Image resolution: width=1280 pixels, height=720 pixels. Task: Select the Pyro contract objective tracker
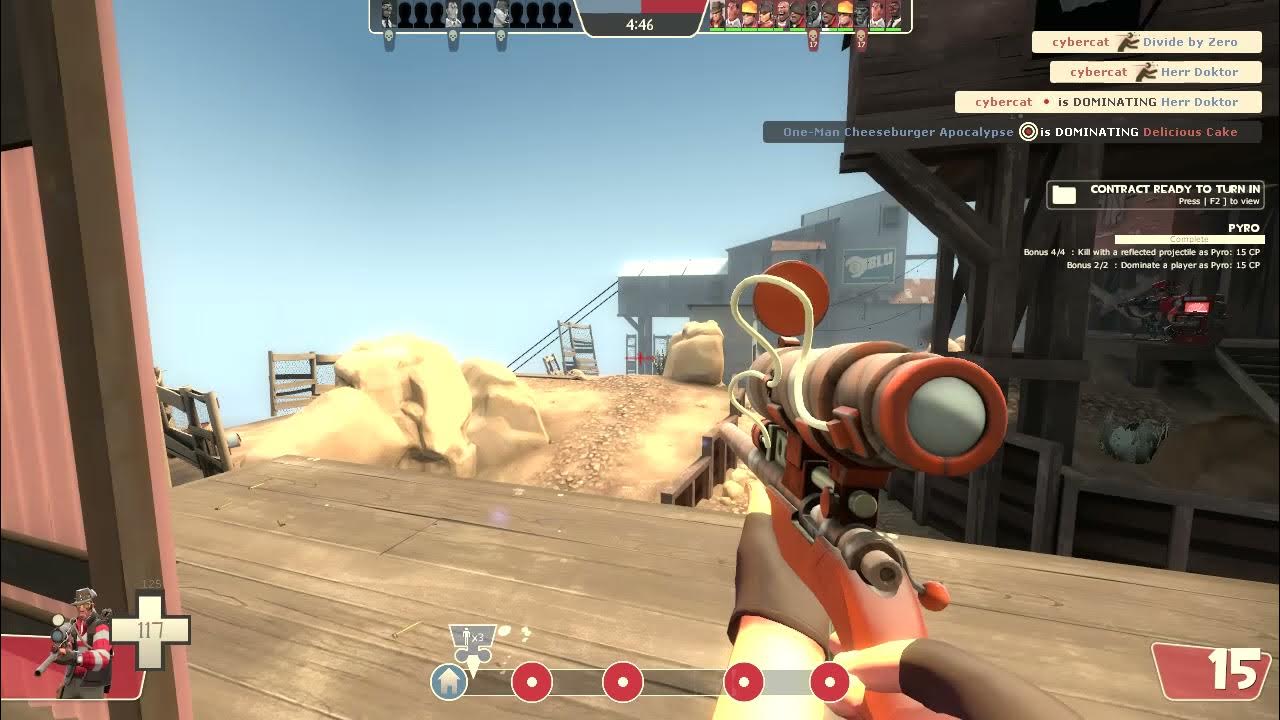pos(1189,240)
